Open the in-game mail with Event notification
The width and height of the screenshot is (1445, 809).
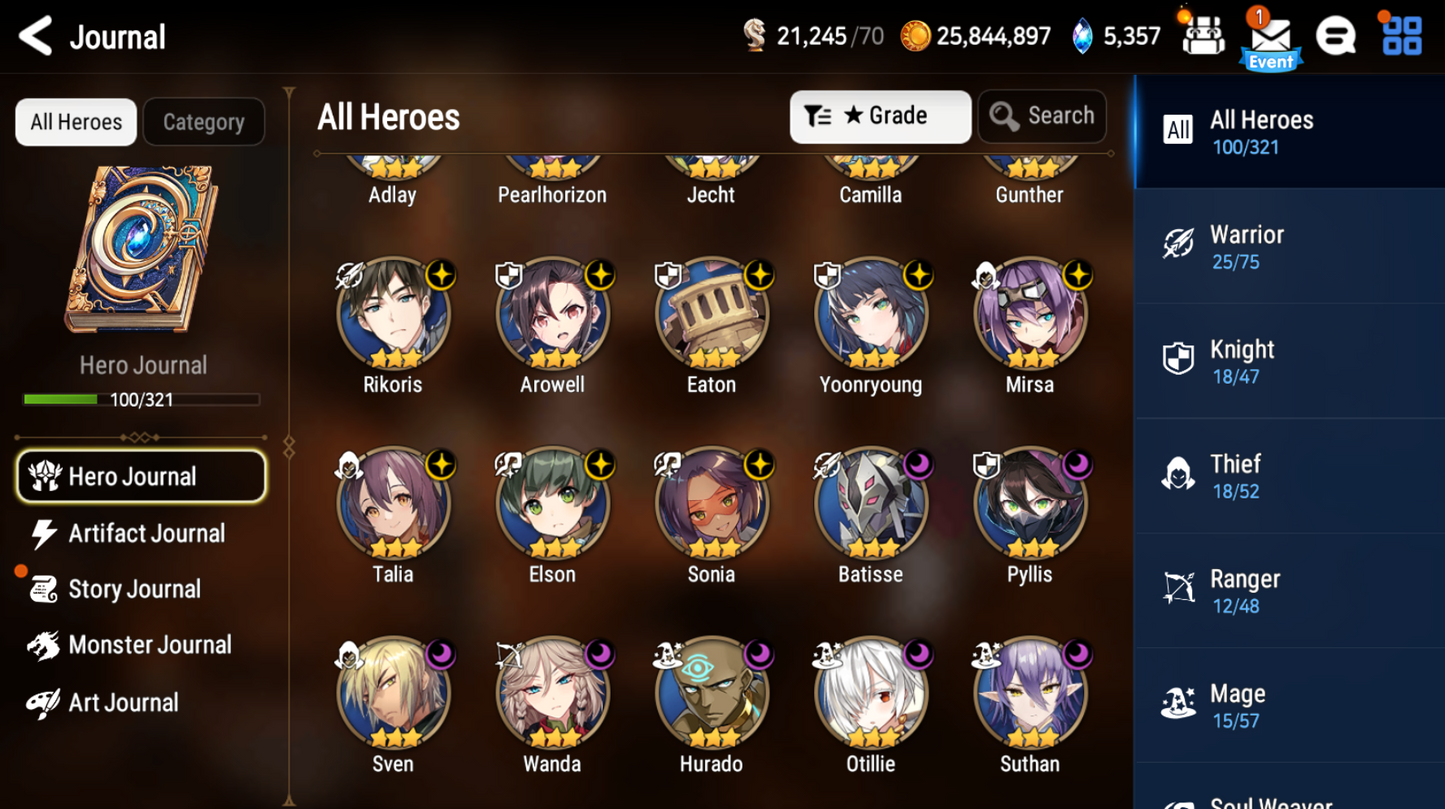point(1271,35)
